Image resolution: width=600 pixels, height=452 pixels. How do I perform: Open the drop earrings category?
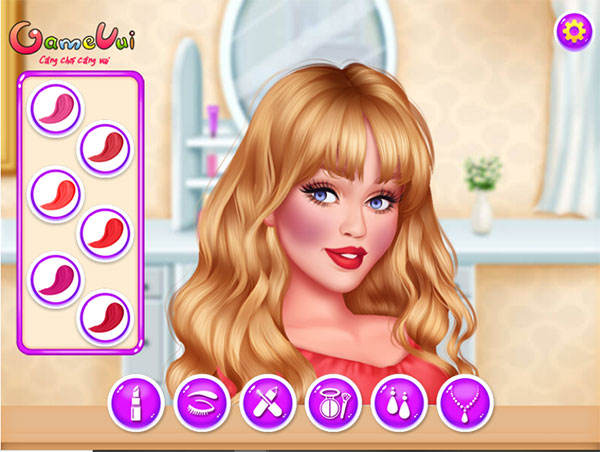(399, 402)
